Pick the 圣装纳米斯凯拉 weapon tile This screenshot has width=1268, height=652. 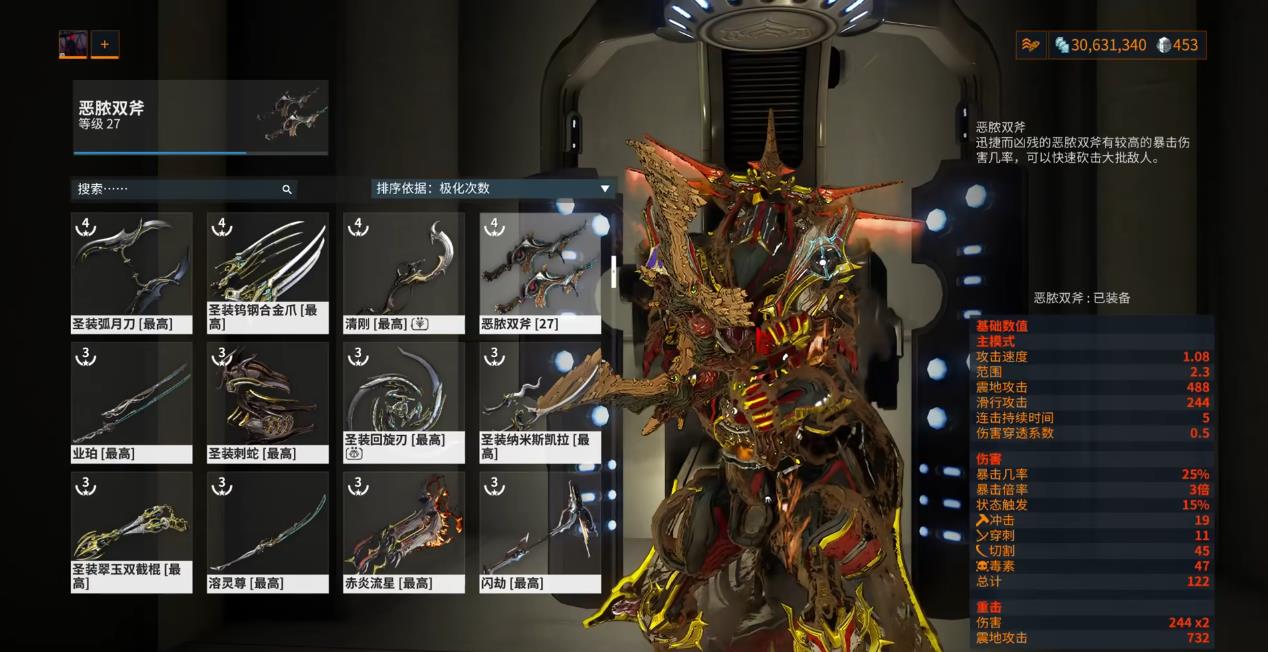(540, 402)
